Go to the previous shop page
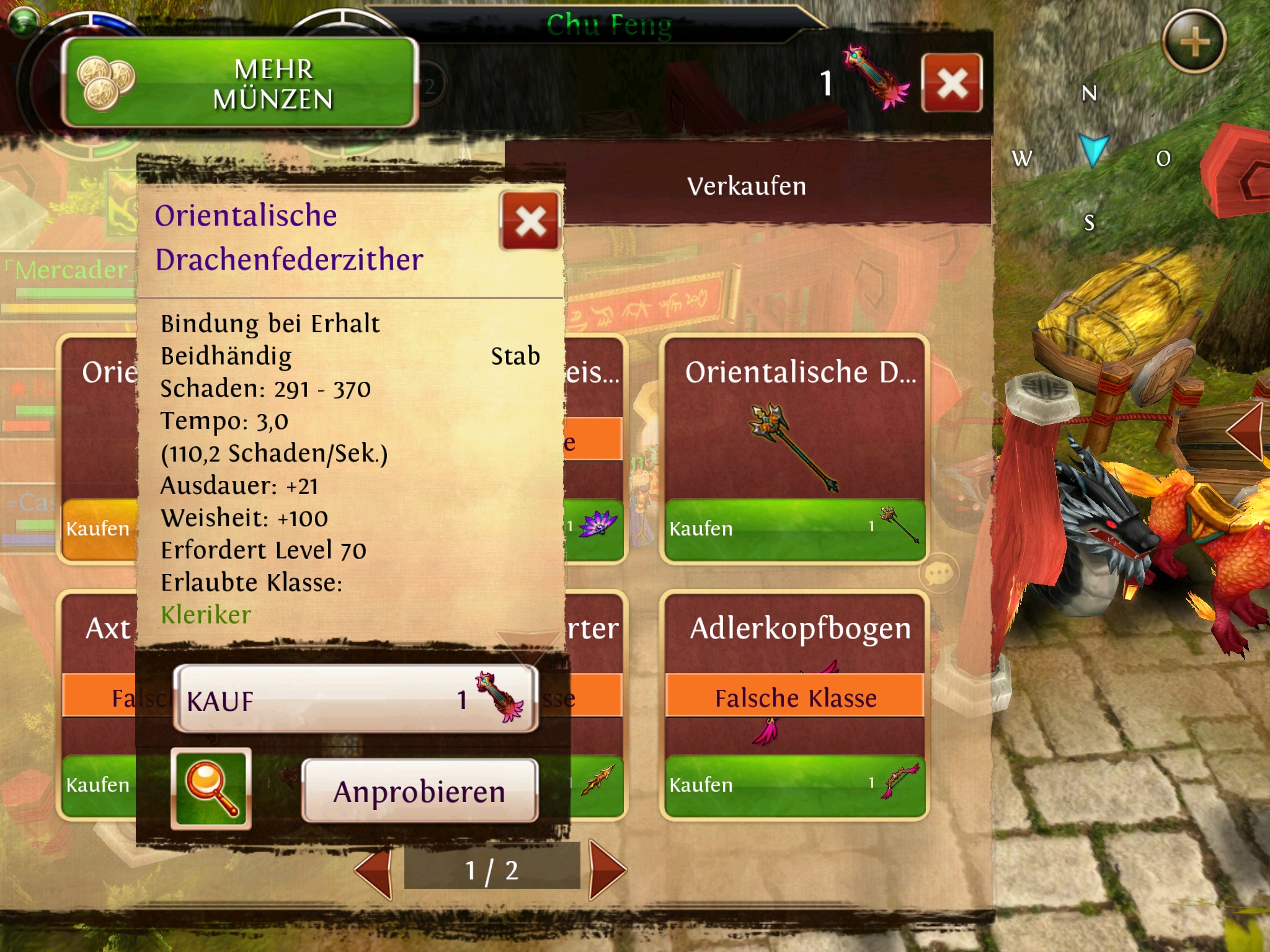This screenshot has width=1270, height=952. pyautogui.click(x=375, y=870)
